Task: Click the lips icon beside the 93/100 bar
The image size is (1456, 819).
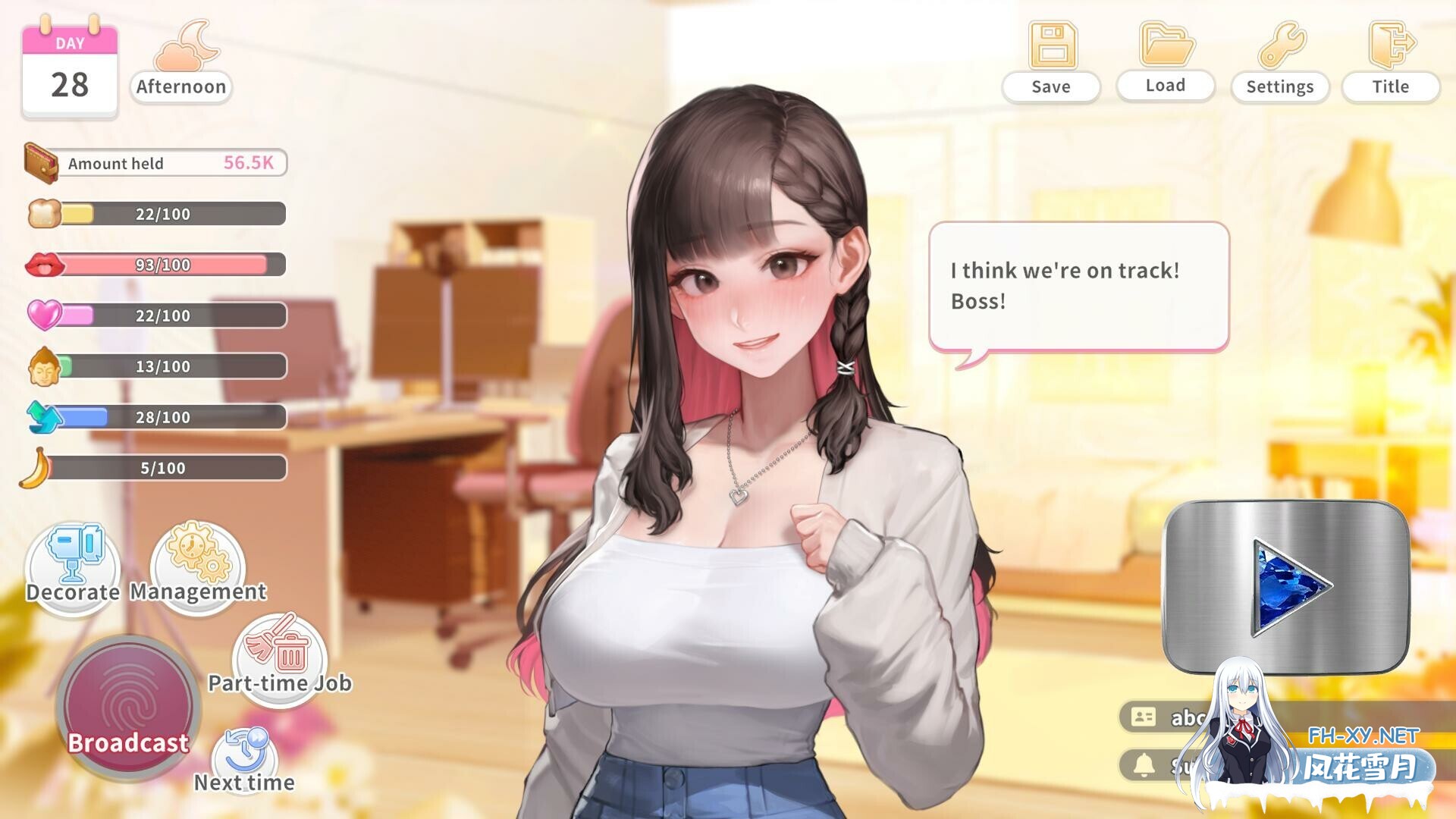Action: tap(45, 265)
